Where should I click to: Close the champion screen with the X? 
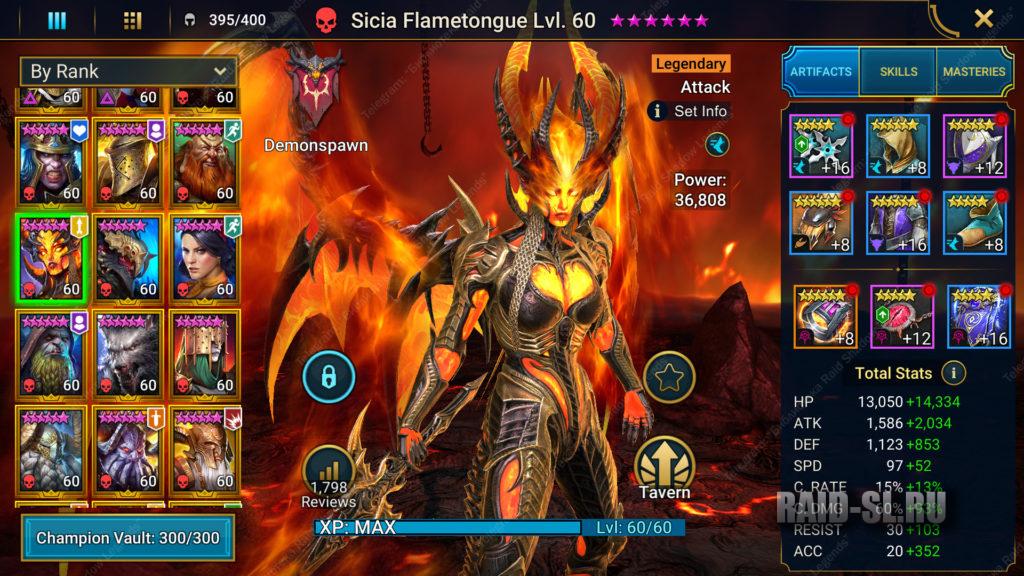pyautogui.click(x=983, y=18)
